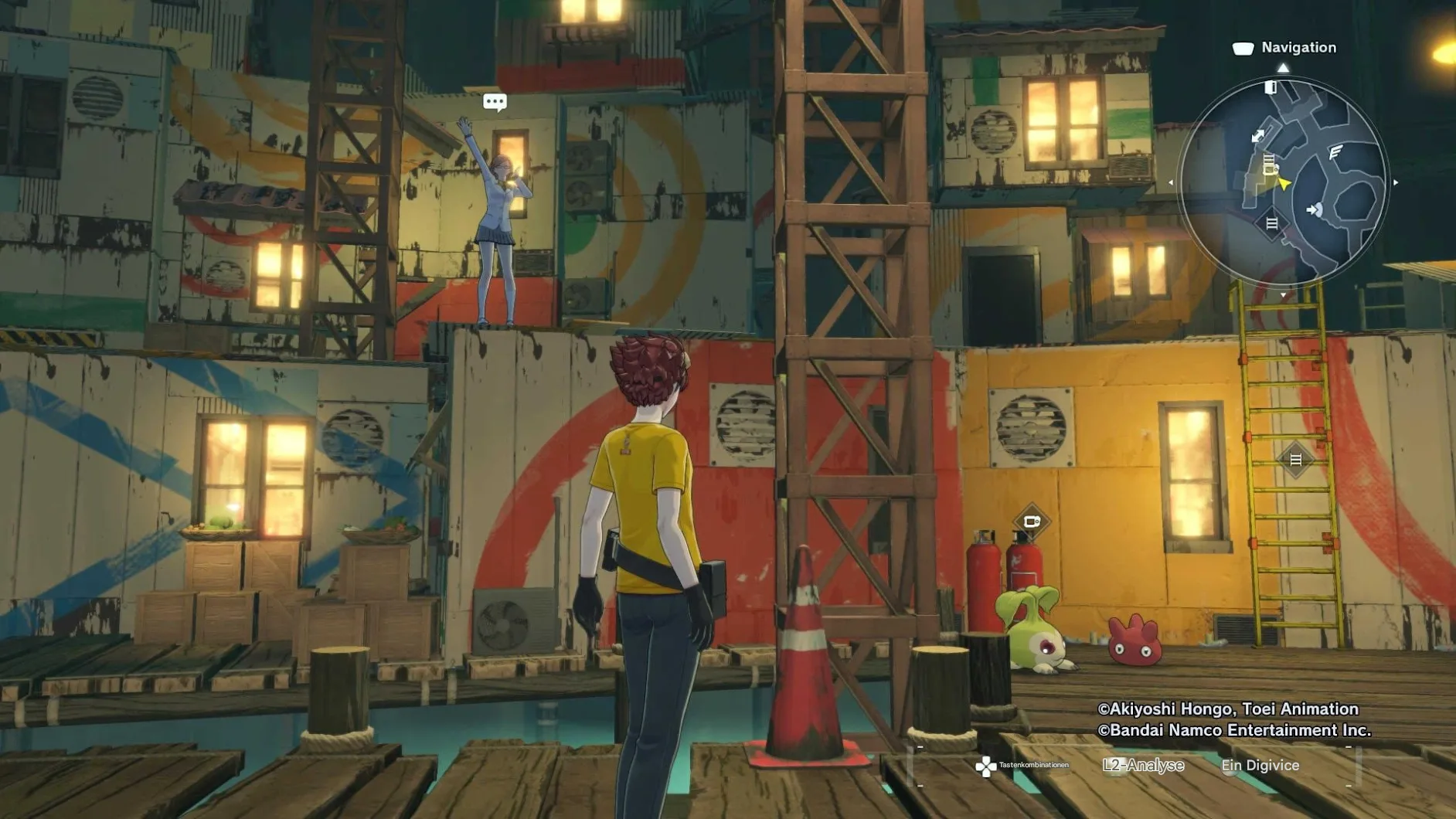Open the circular navigation minimap
The image size is (1456, 819).
1283,182
